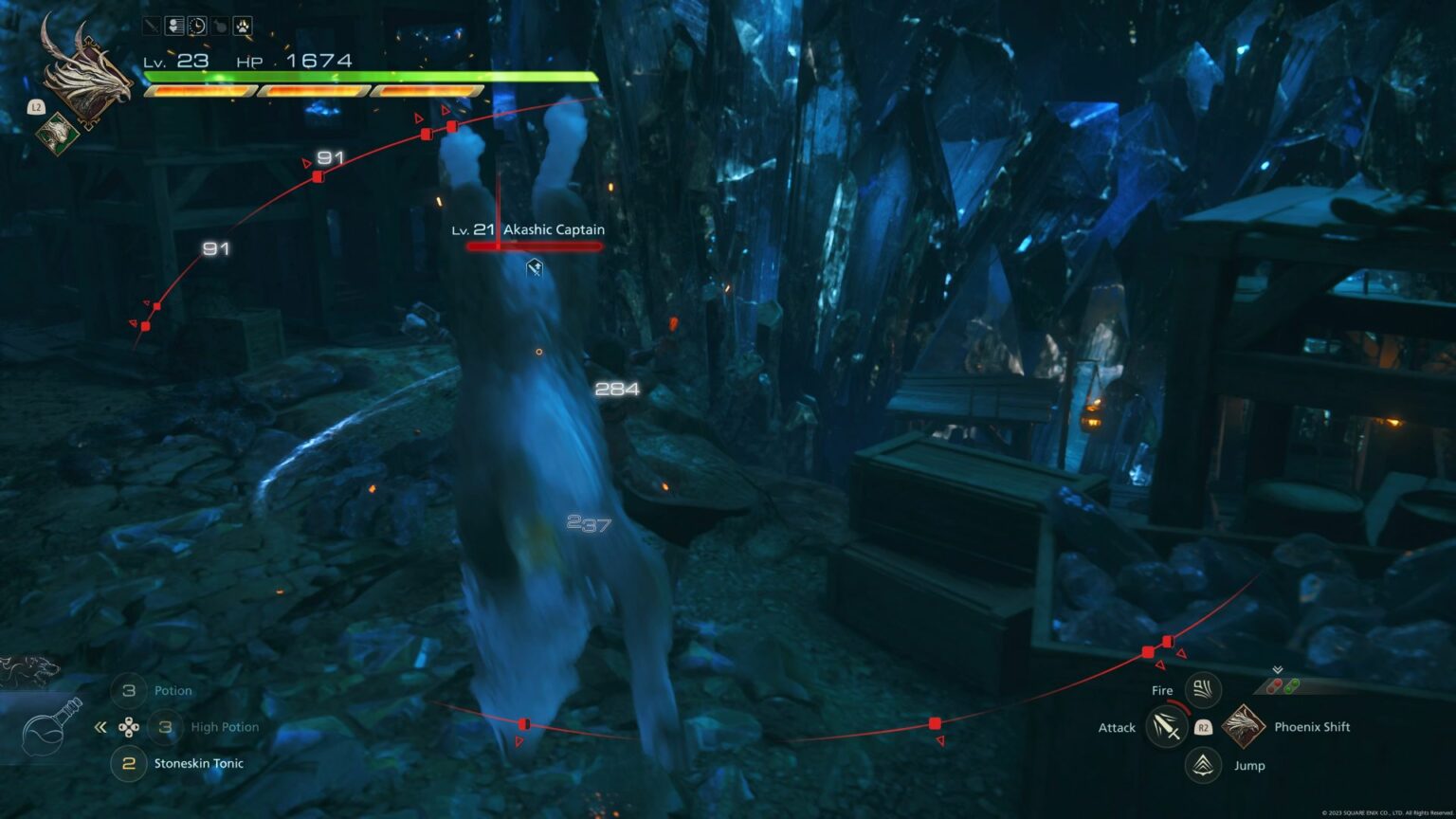Toggle the red button indicator above Phoenix Shift
Viewport: 1456px width, 819px height.
[x=1275, y=684]
